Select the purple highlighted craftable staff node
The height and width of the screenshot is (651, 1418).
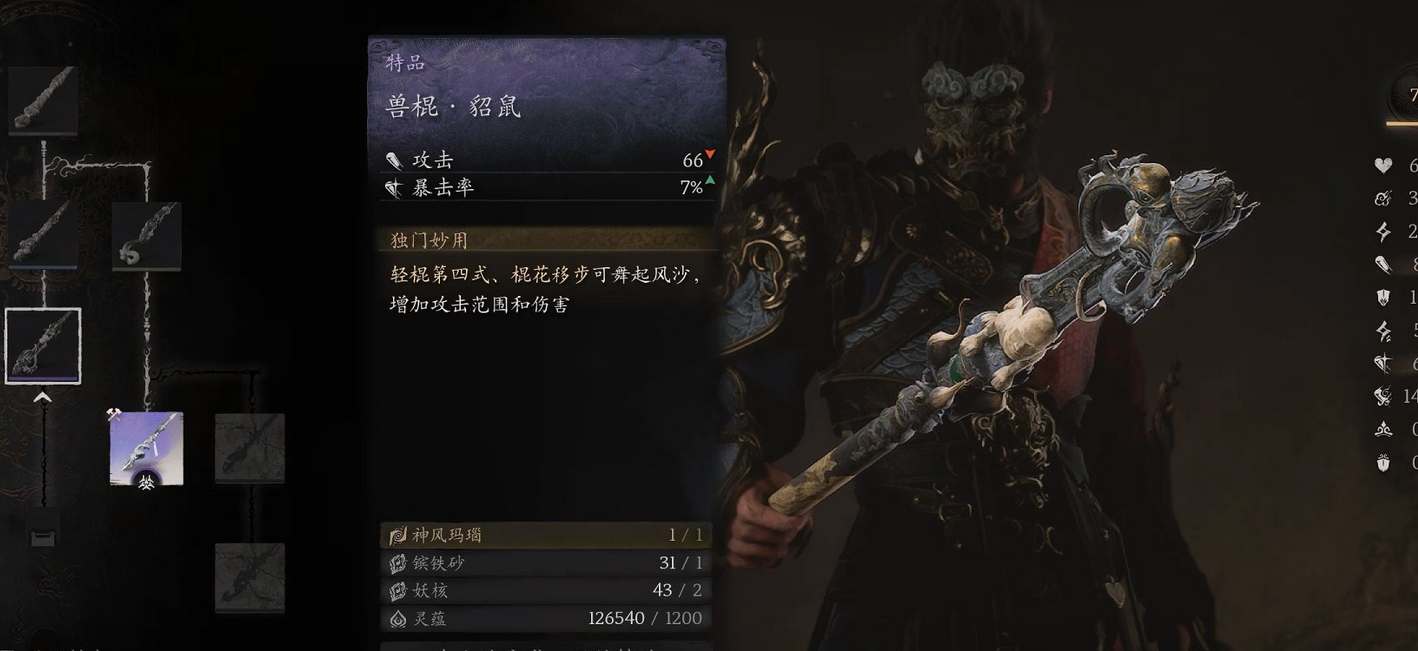[x=146, y=449]
